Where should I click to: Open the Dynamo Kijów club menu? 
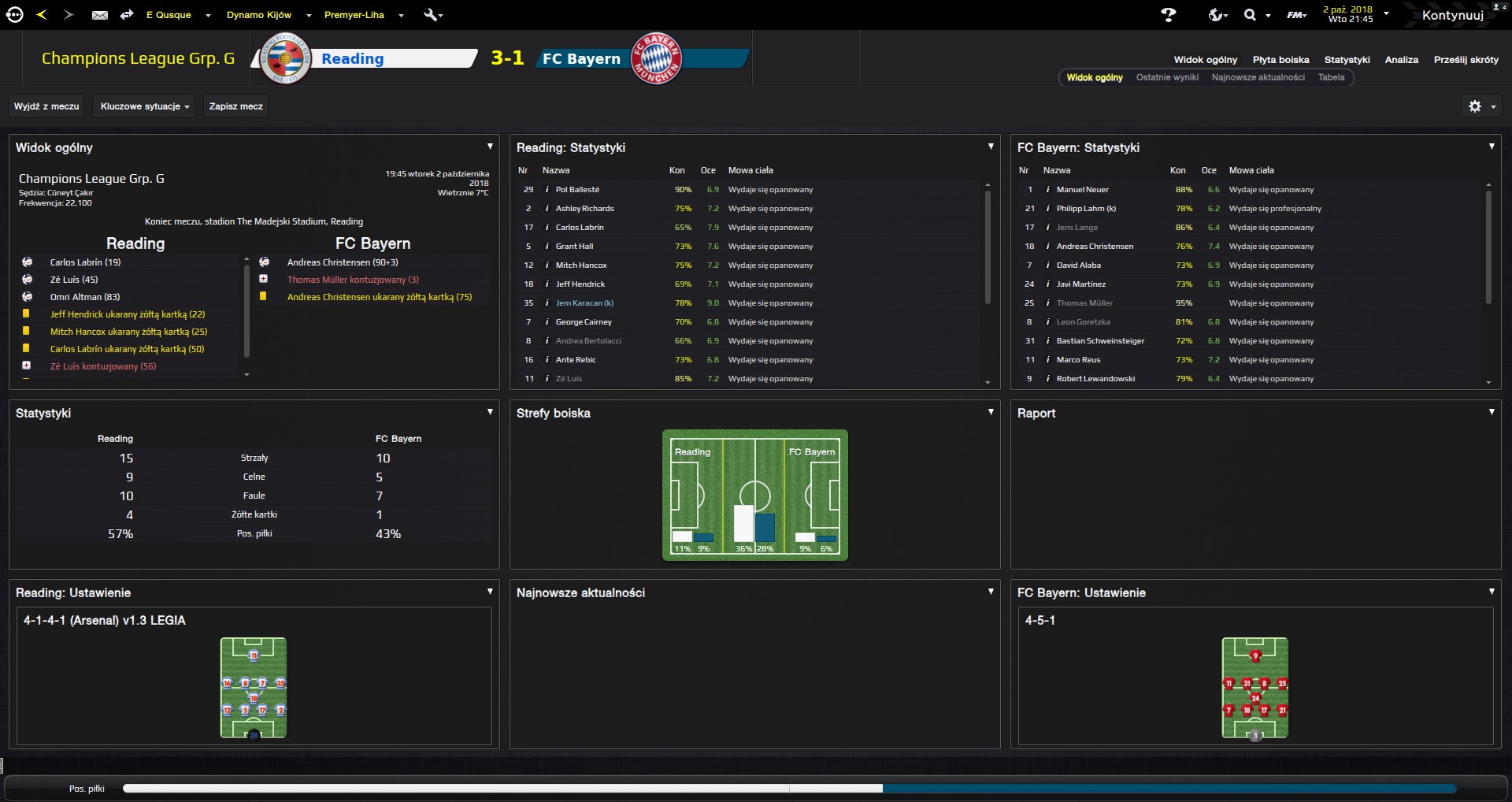pos(259,15)
